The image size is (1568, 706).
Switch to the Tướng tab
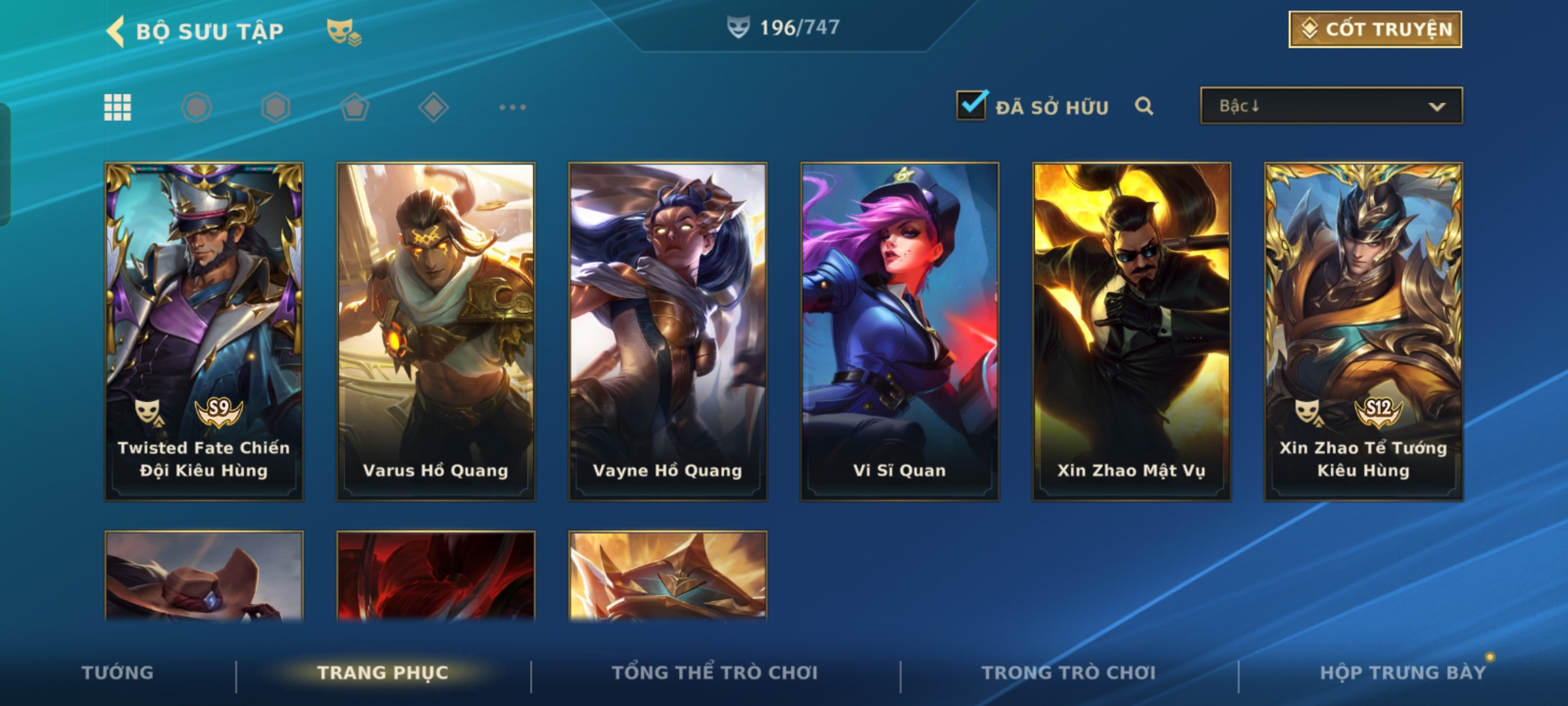118,673
